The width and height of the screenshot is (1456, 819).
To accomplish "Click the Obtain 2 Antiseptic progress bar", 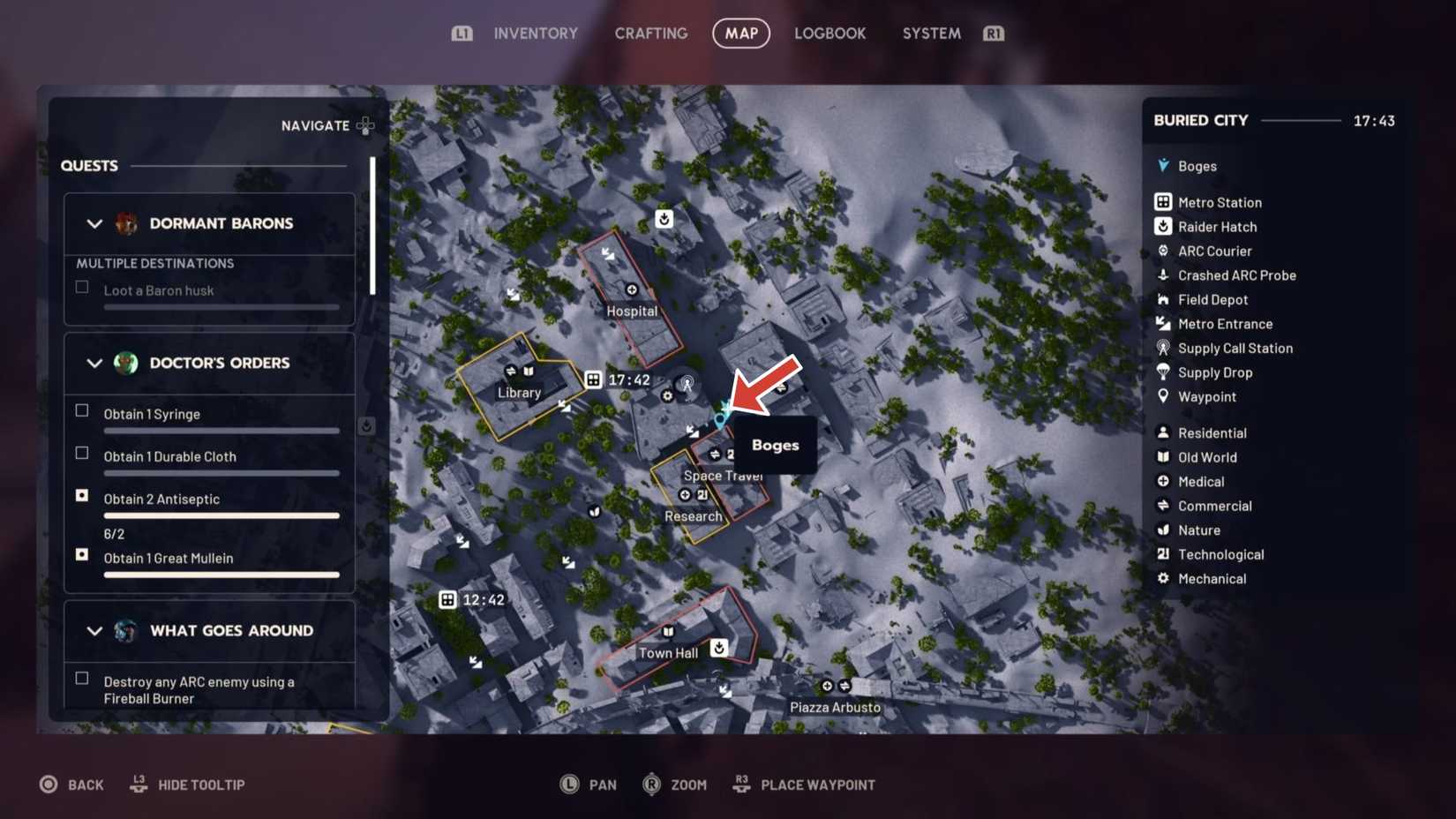I will (221, 515).
